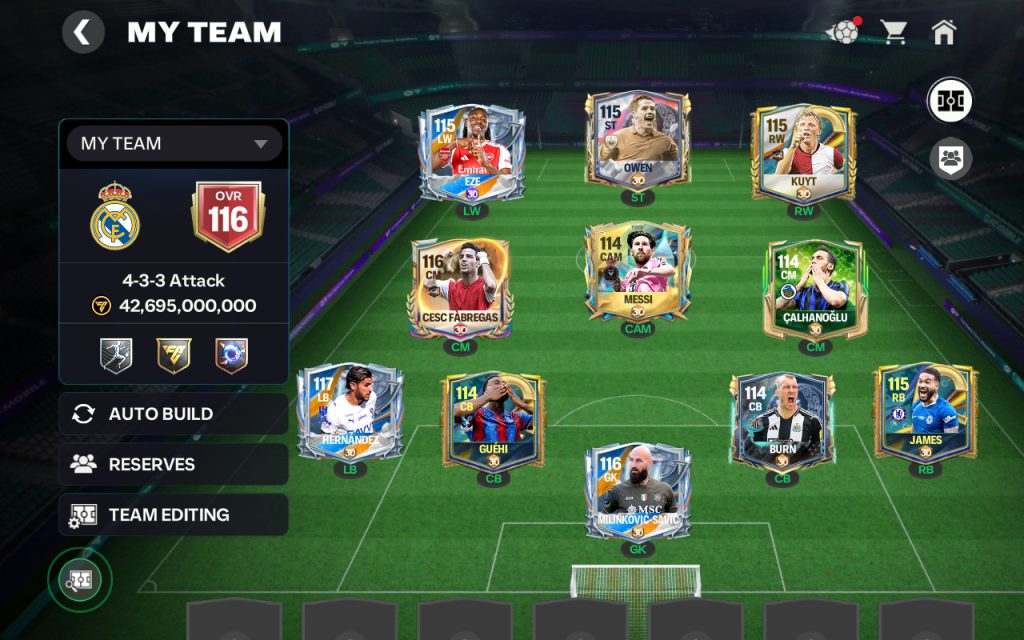Select the Guéhi centre back card

pyautogui.click(x=493, y=420)
